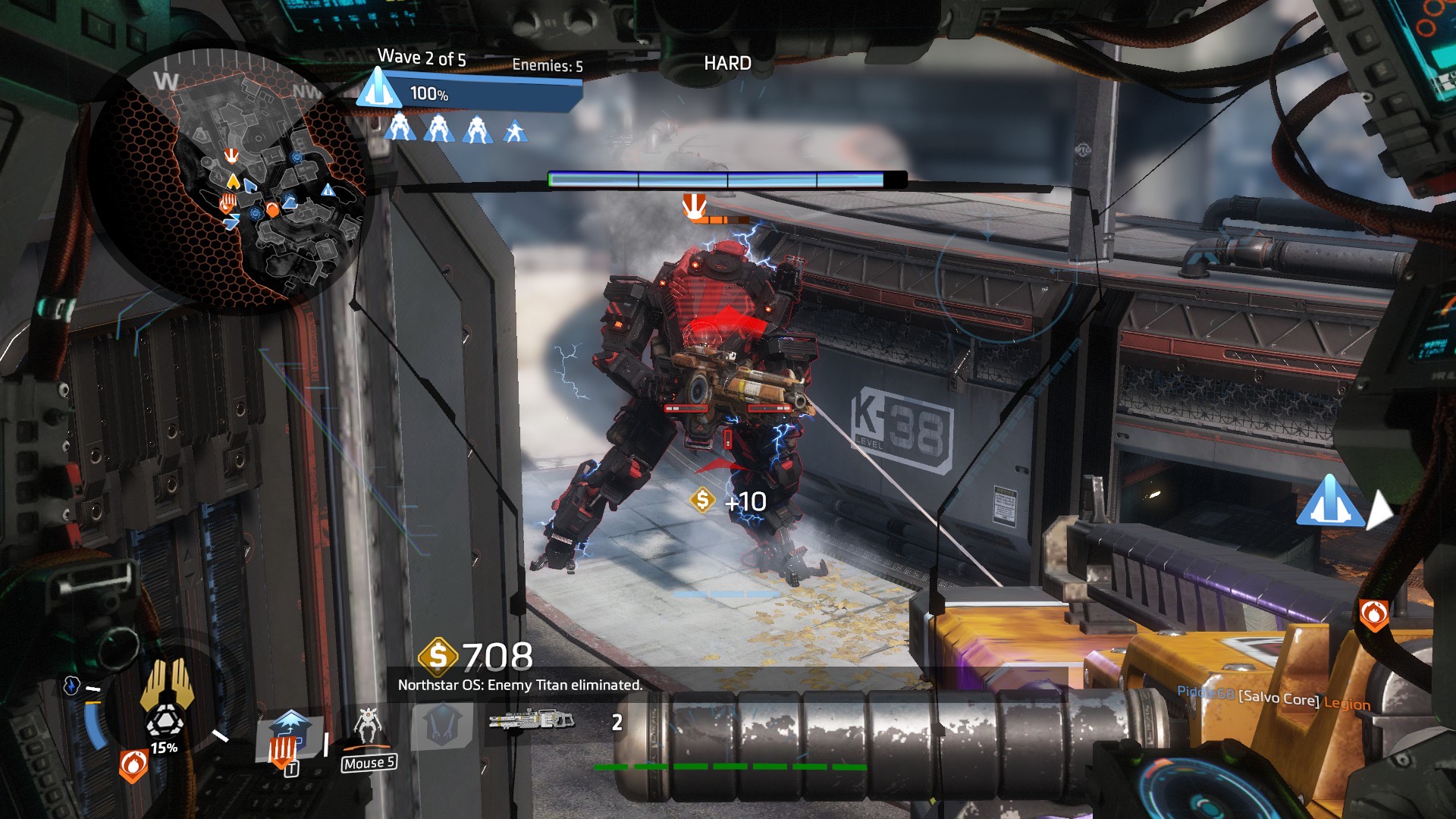Viewport: 1456px width, 819px height.
Task: Click the equipped weapon silhouette icon
Action: (x=531, y=719)
